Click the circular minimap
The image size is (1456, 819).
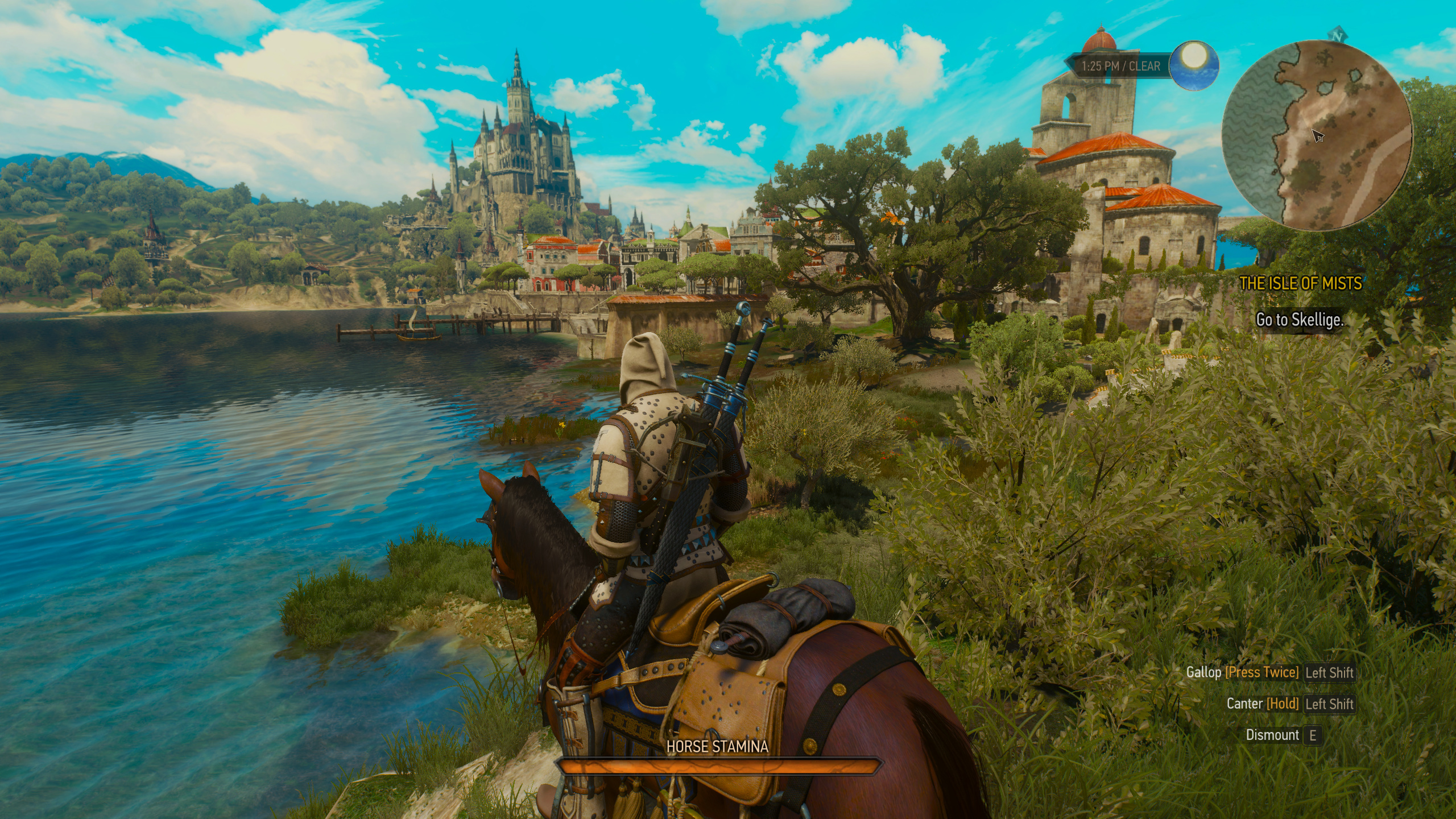pos(1316,135)
